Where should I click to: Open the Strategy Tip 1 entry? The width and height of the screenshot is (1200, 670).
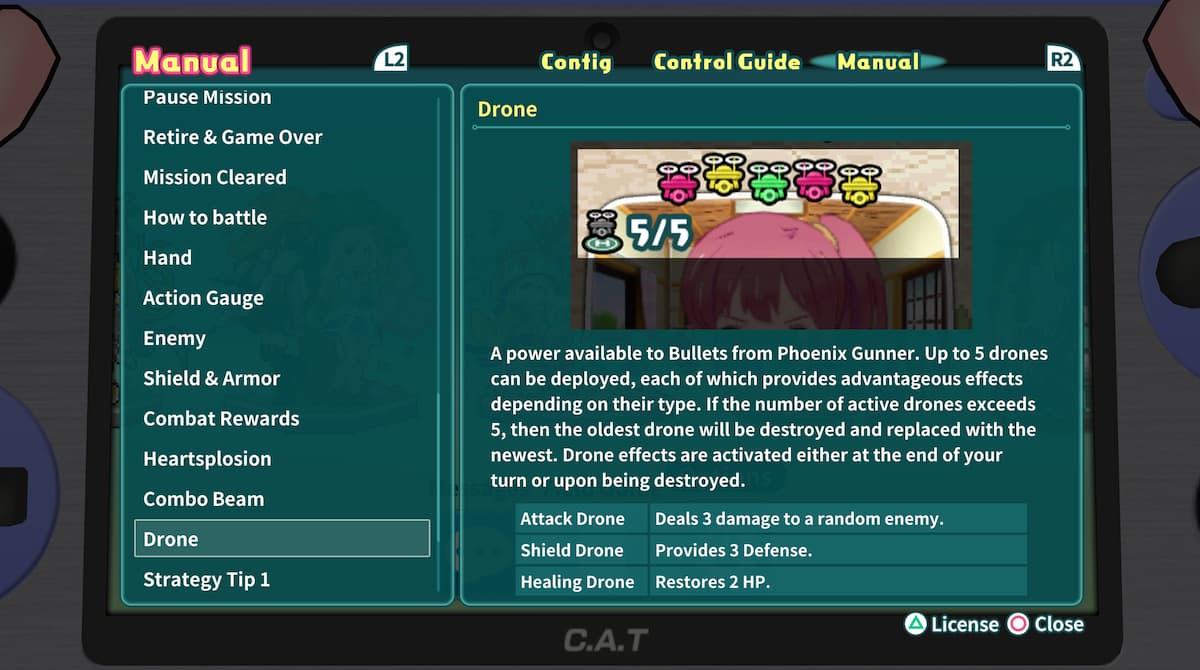(206, 579)
